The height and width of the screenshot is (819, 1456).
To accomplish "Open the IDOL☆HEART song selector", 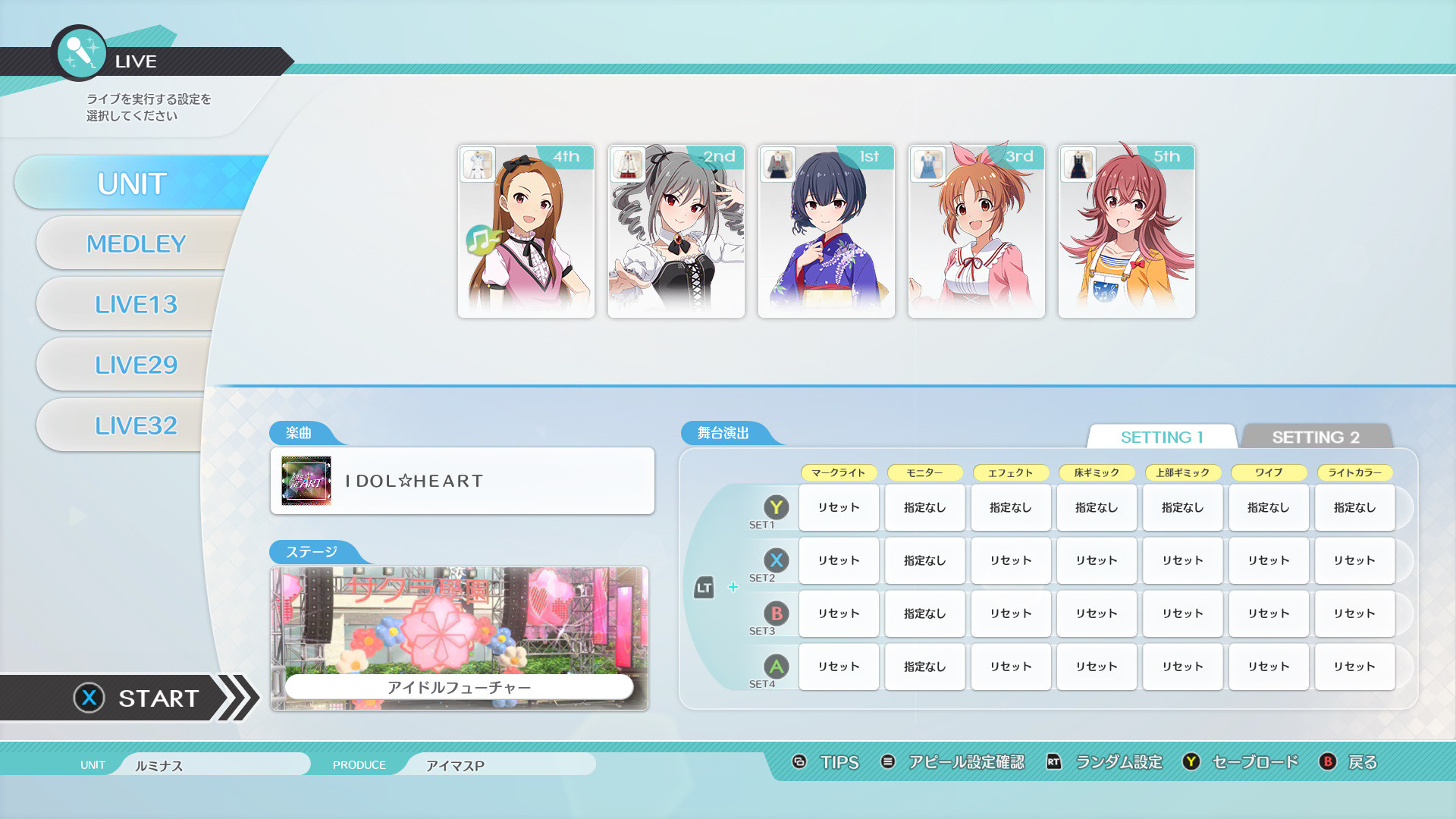I will tap(461, 480).
